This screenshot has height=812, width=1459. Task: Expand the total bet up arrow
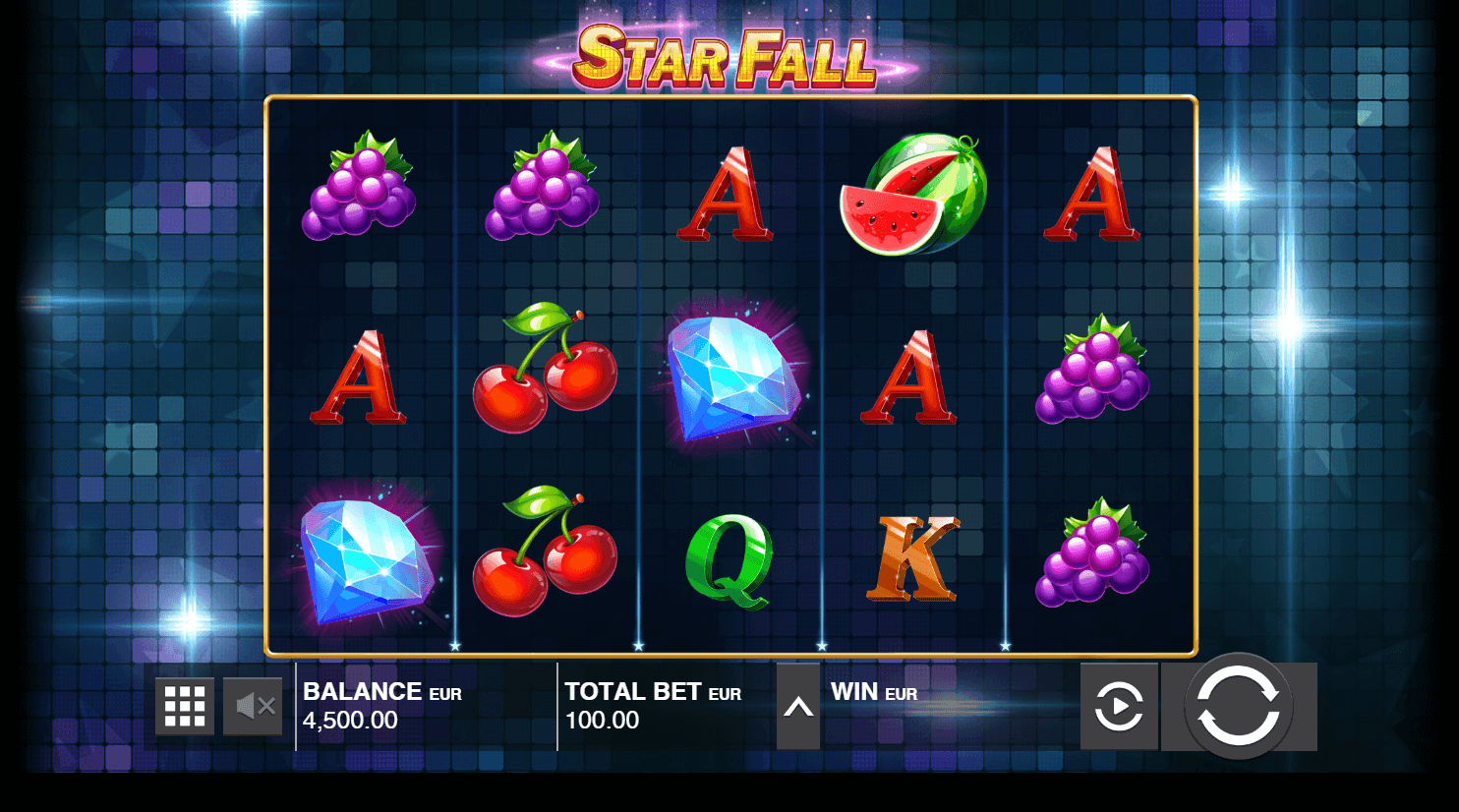798,707
